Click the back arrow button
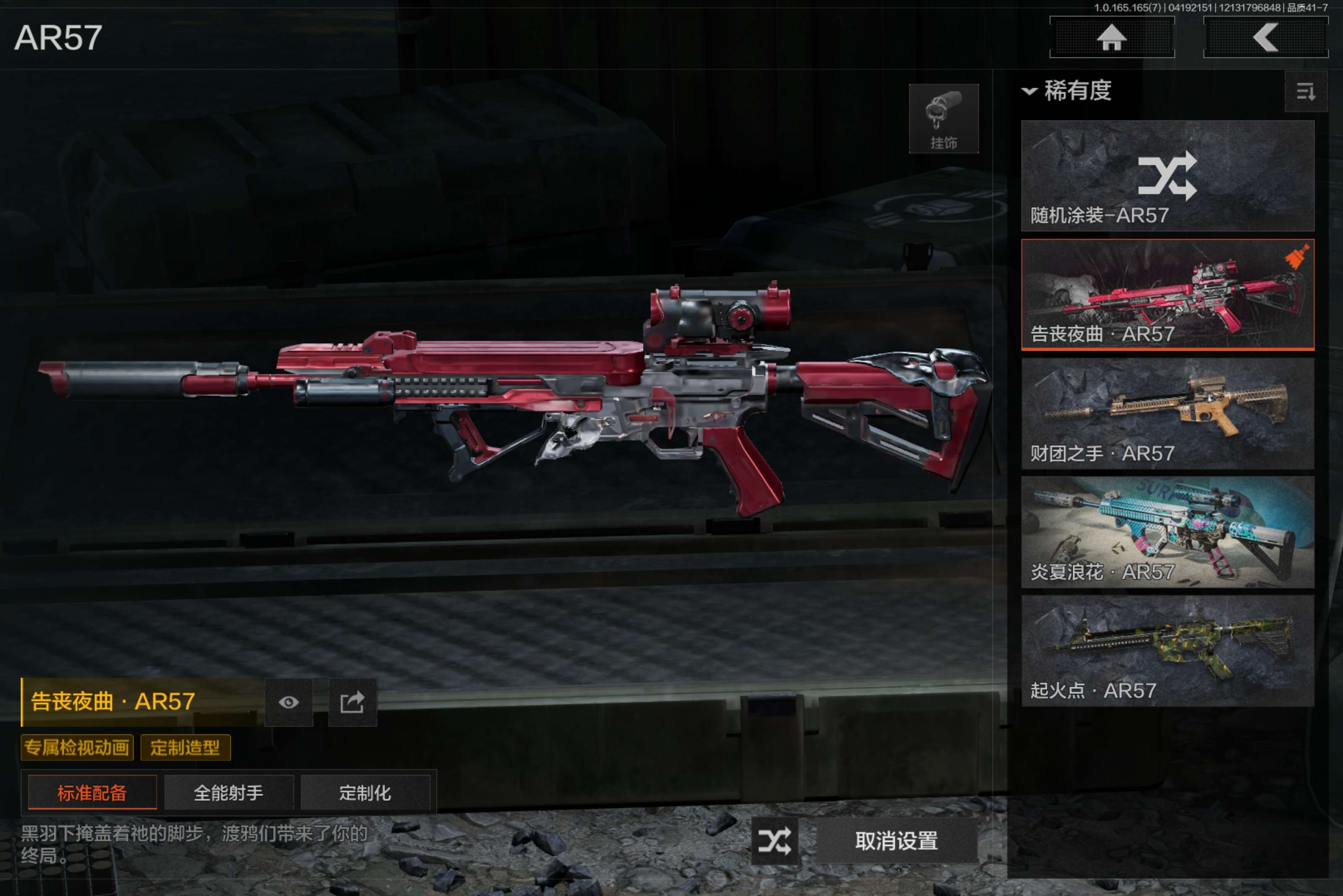Viewport: 1343px width, 896px height. [1265, 38]
